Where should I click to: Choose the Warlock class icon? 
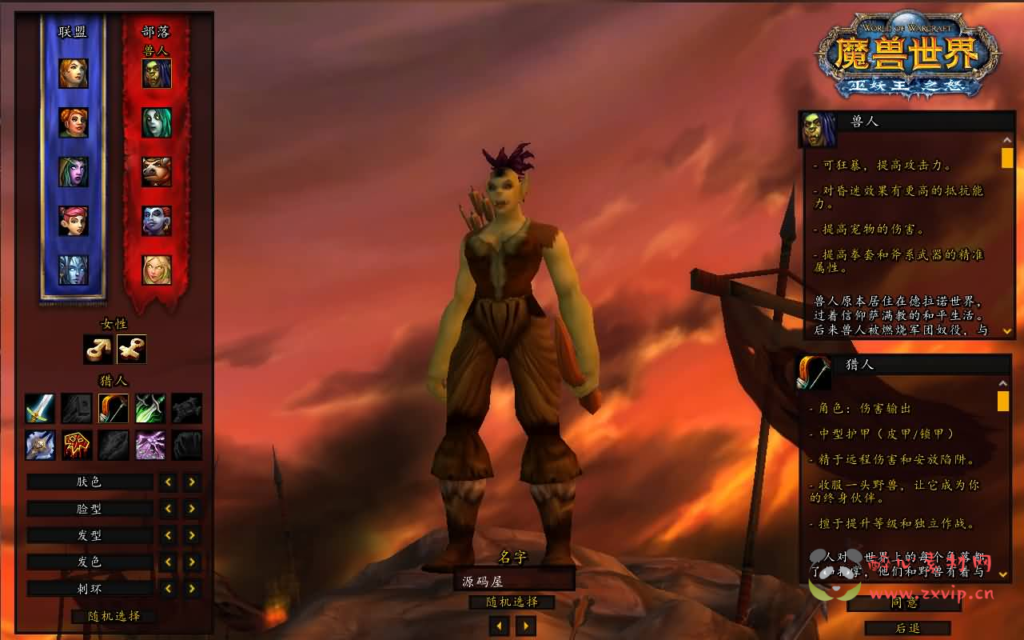pos(150,445)
